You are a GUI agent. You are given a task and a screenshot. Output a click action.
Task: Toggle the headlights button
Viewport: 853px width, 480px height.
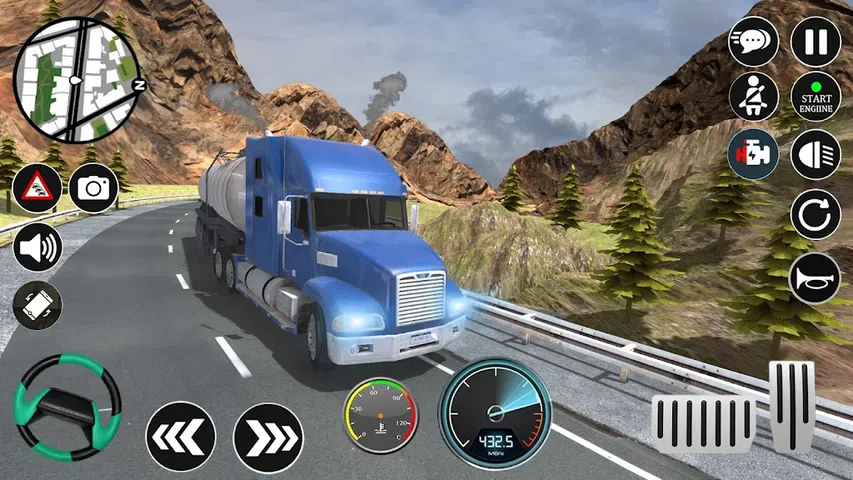click(815, 155)
